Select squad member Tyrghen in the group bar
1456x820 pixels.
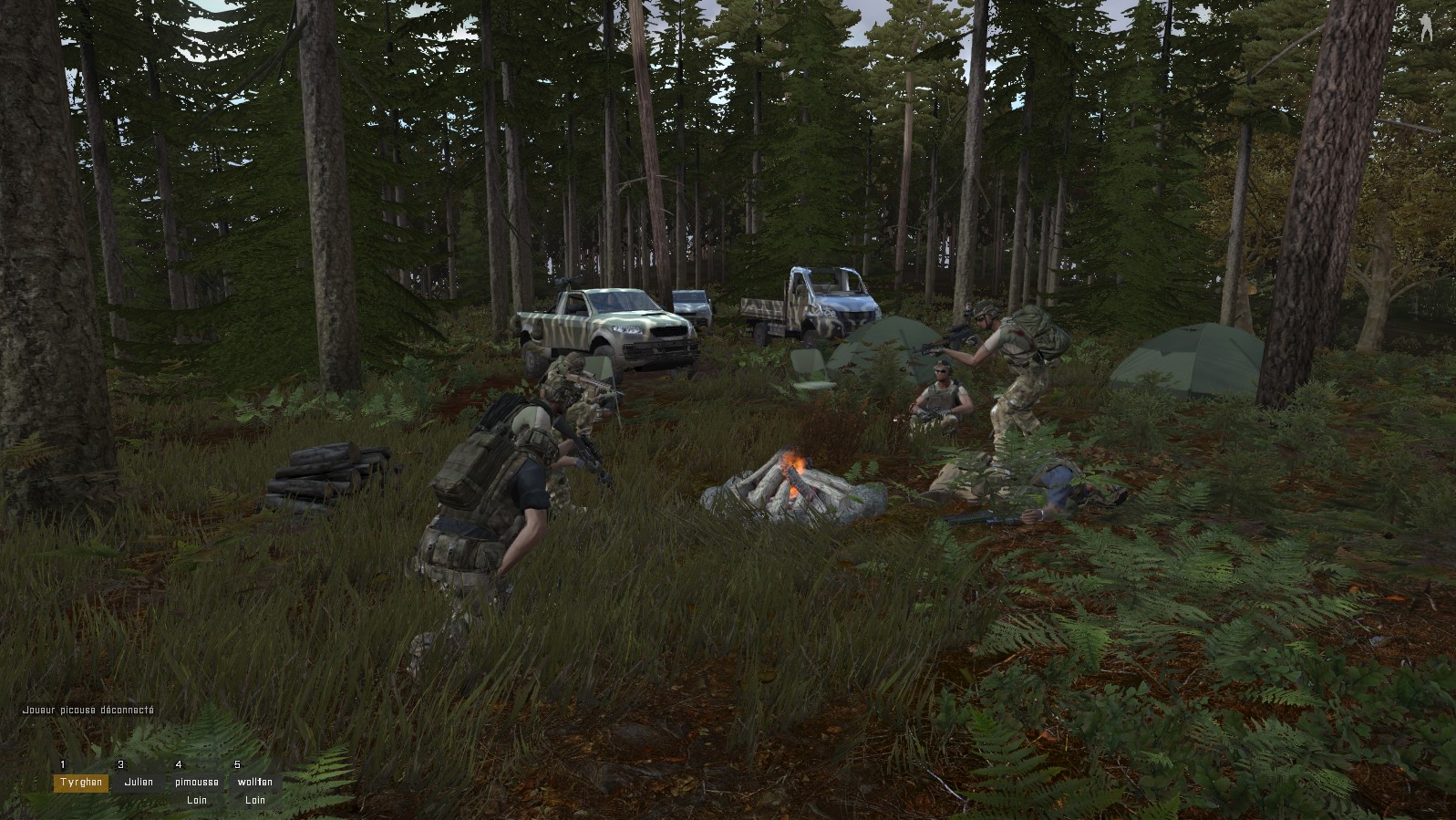coord(80,783)
